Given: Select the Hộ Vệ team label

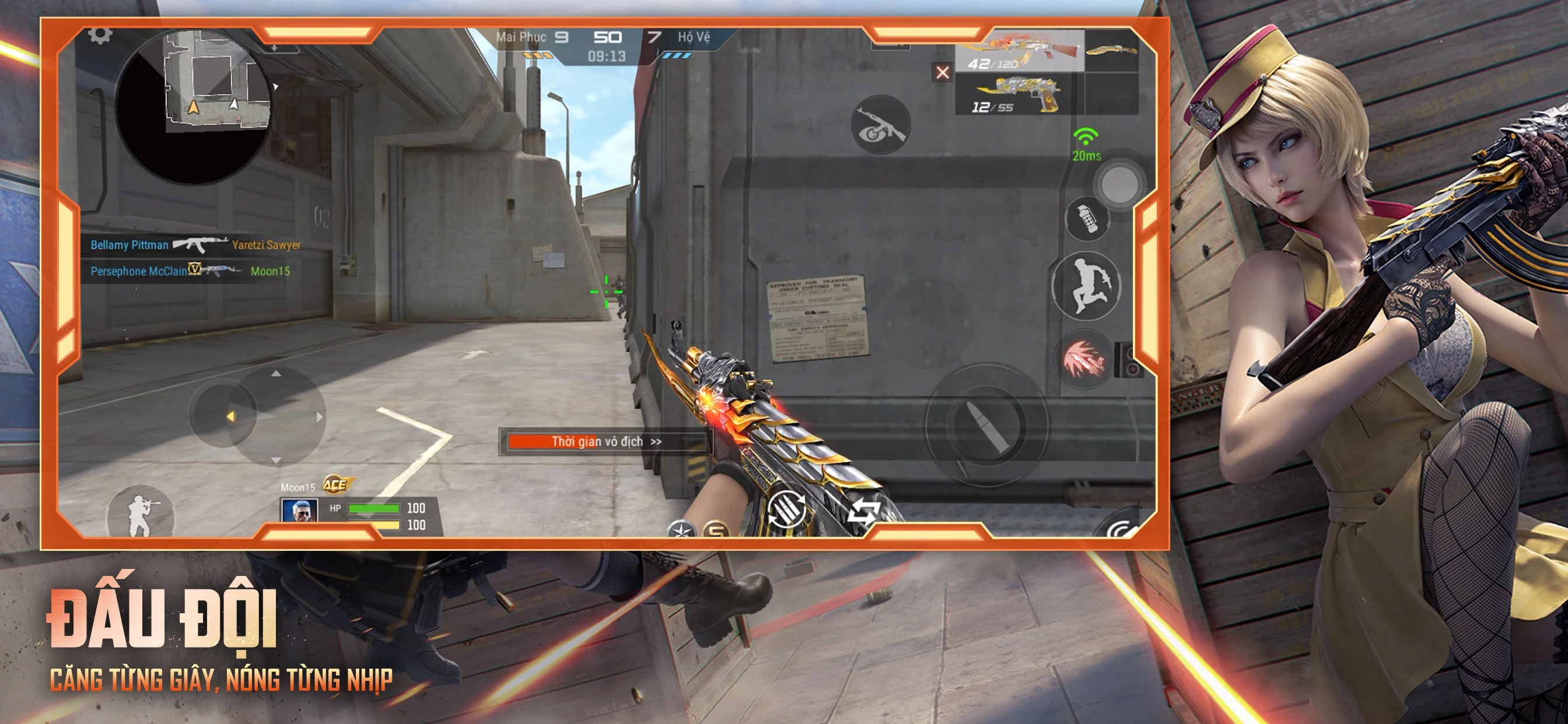Looking at the screenshot, I should [x=688, y=37].
